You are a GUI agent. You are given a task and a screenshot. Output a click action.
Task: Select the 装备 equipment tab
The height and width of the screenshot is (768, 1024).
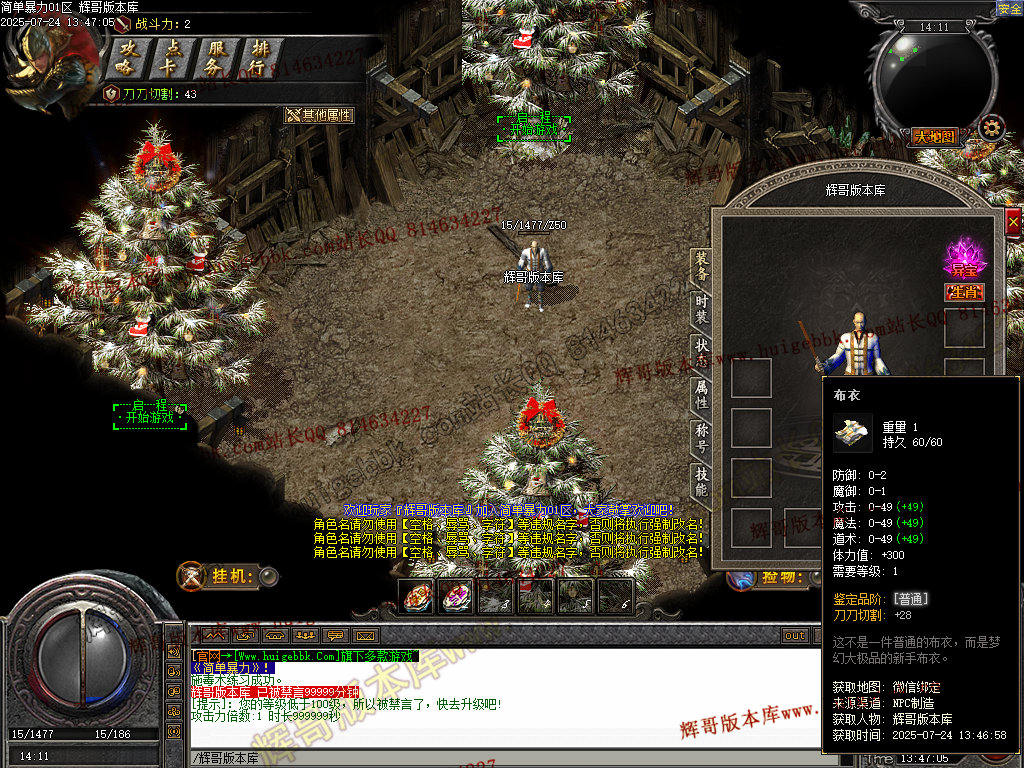tap(702, 264)
